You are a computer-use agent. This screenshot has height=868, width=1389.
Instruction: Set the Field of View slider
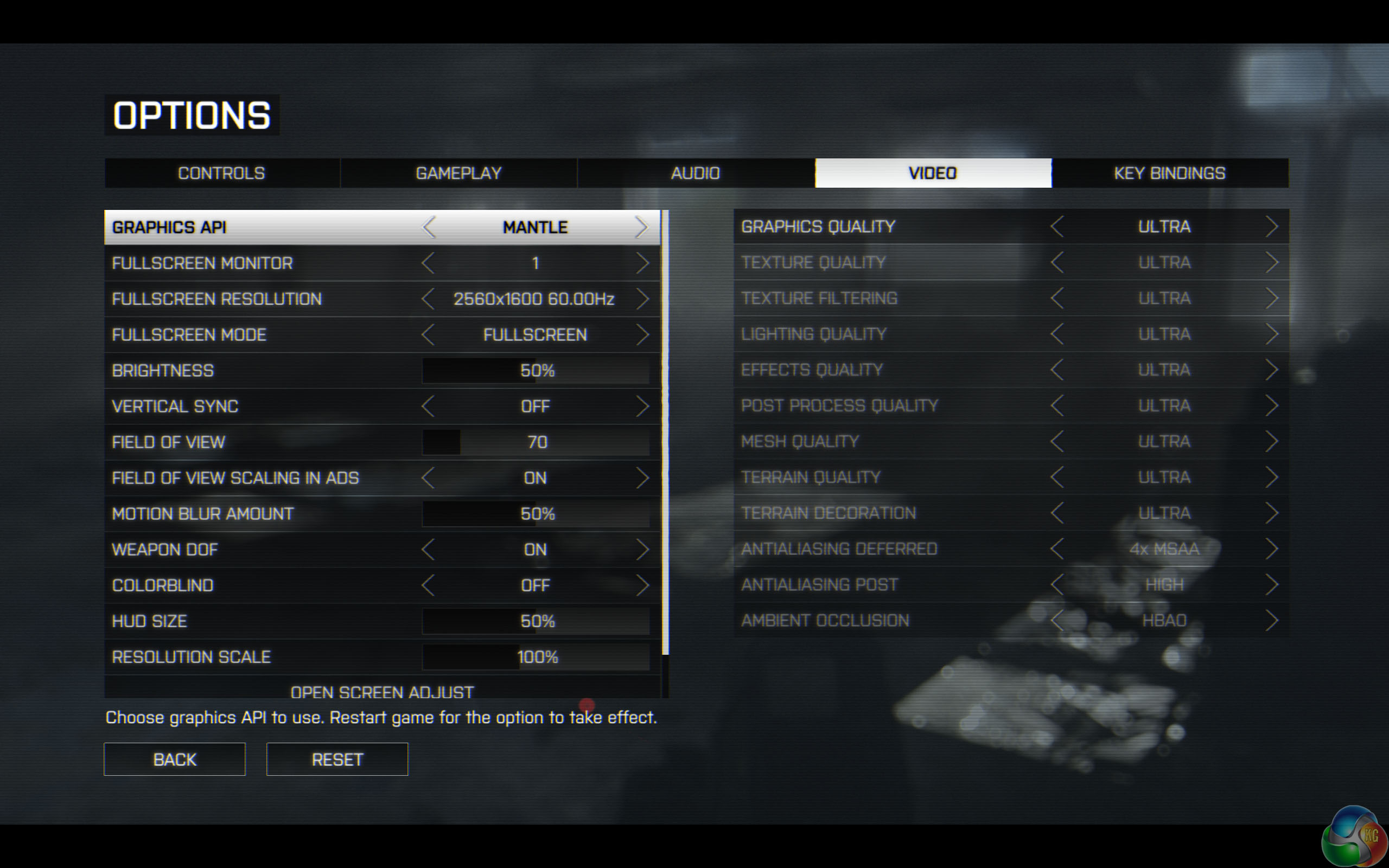536,442
